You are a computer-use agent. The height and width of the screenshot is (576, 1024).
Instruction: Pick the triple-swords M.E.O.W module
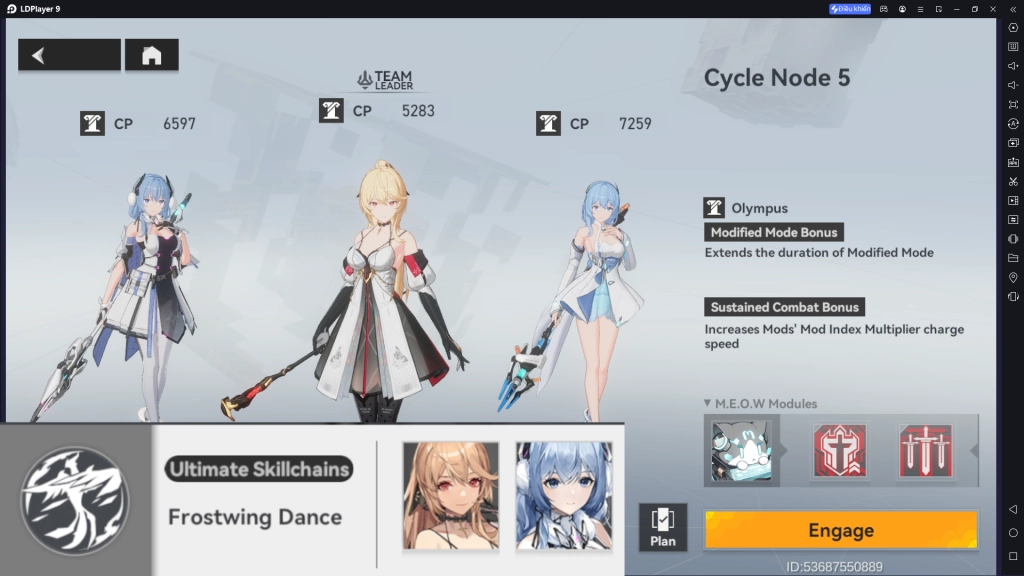coord(925,450)
